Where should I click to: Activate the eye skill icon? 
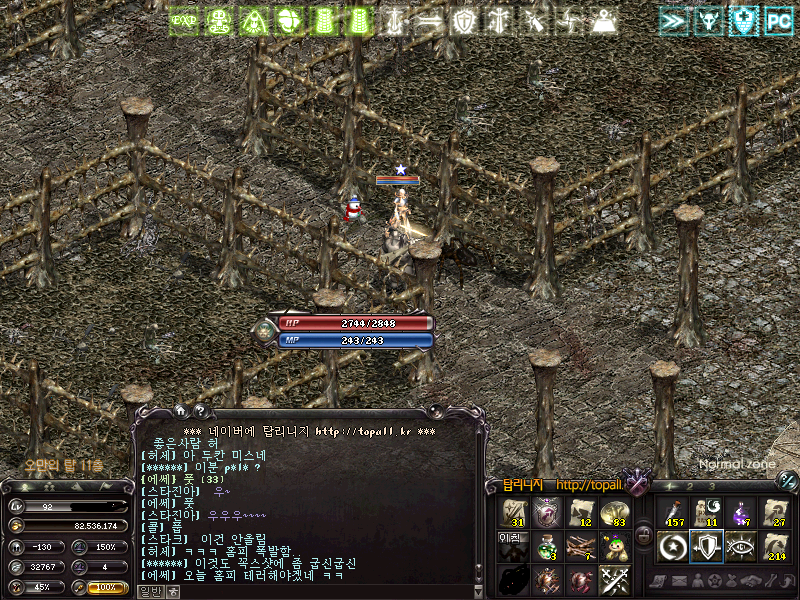point(740,547)
